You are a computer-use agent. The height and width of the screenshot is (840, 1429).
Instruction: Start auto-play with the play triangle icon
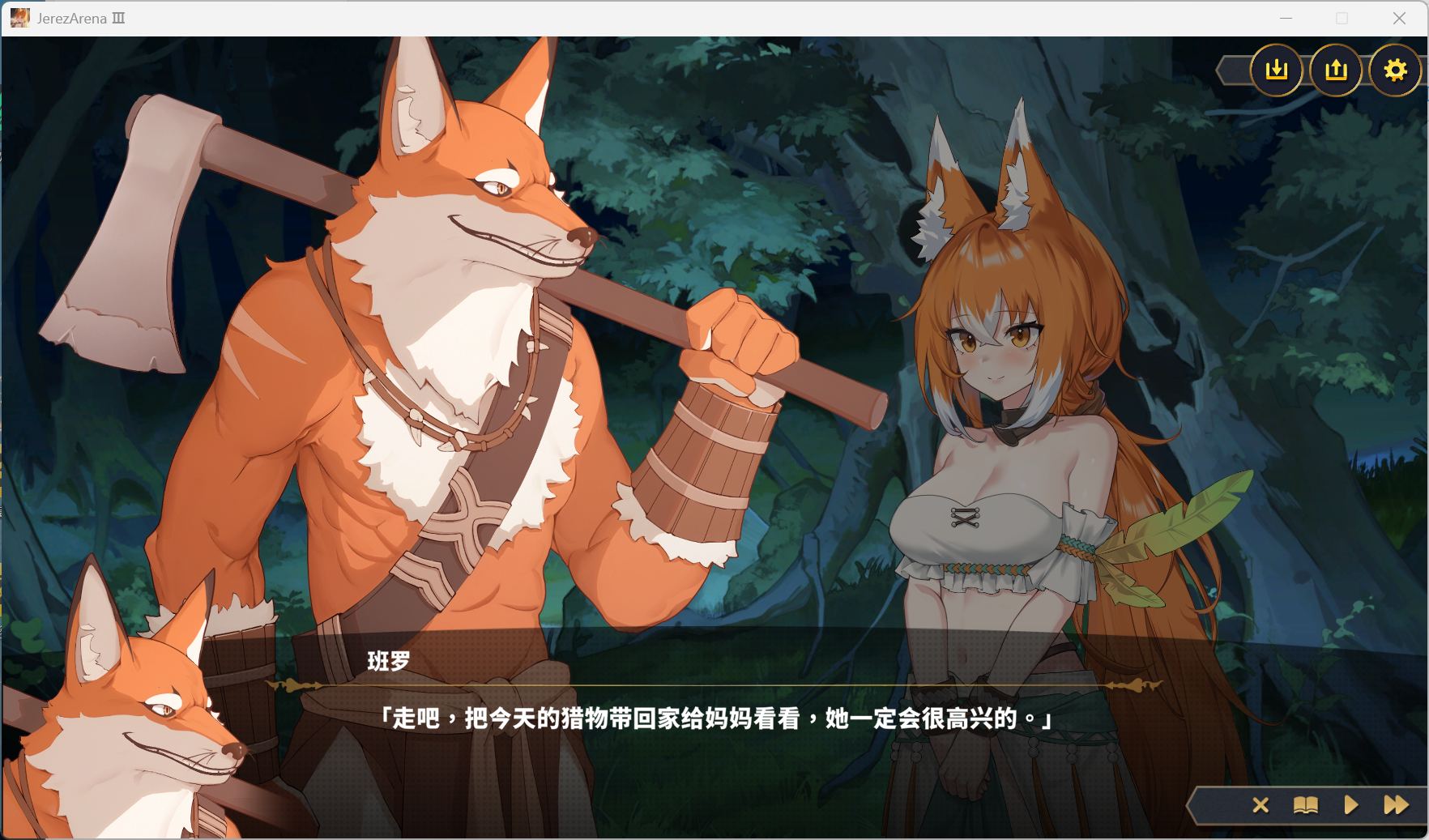1350,805
